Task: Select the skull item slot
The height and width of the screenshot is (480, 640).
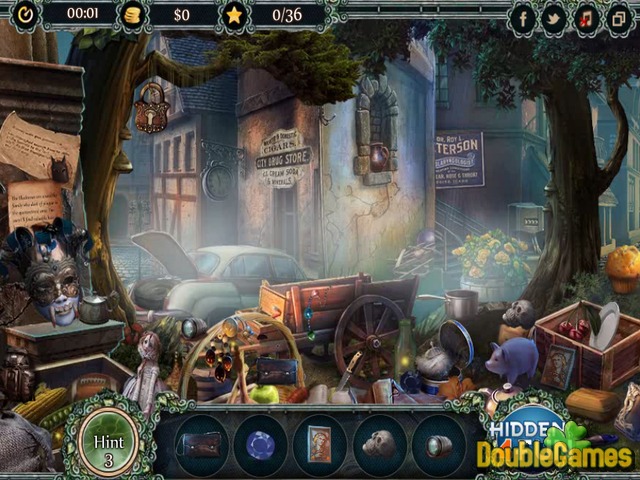Action: (x=379, y=444)
